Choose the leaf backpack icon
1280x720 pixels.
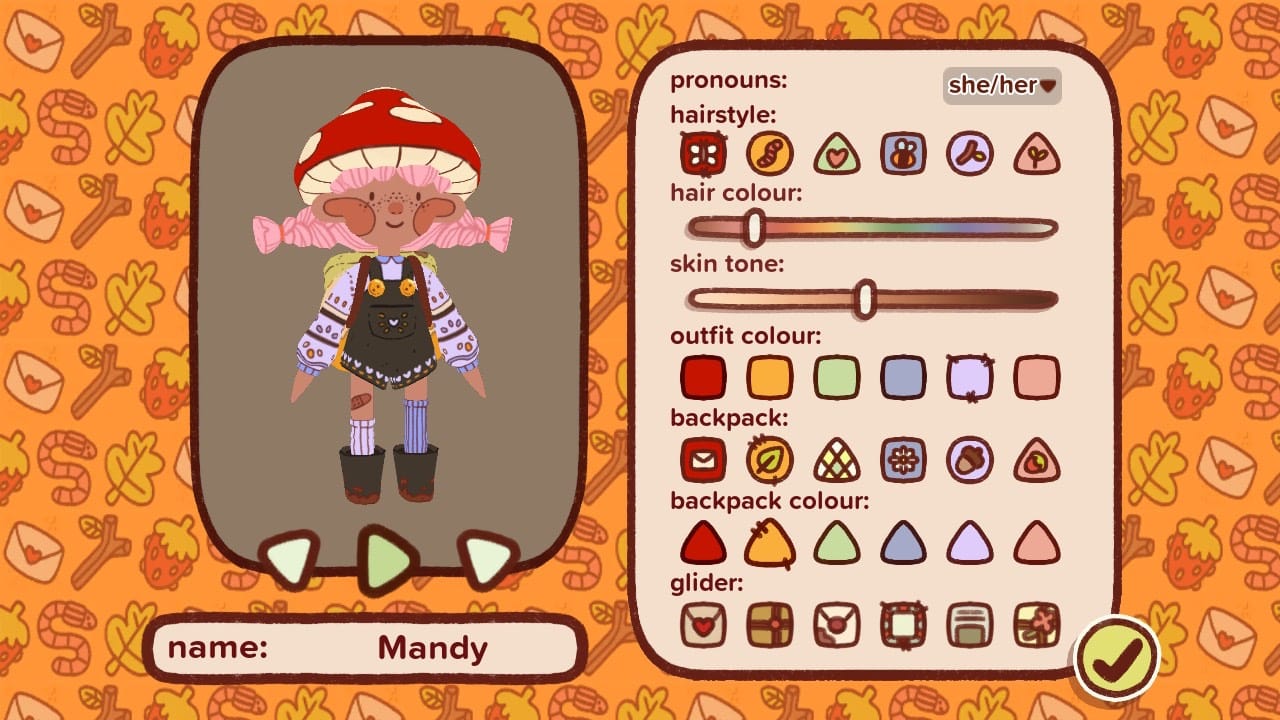point(770,461)
